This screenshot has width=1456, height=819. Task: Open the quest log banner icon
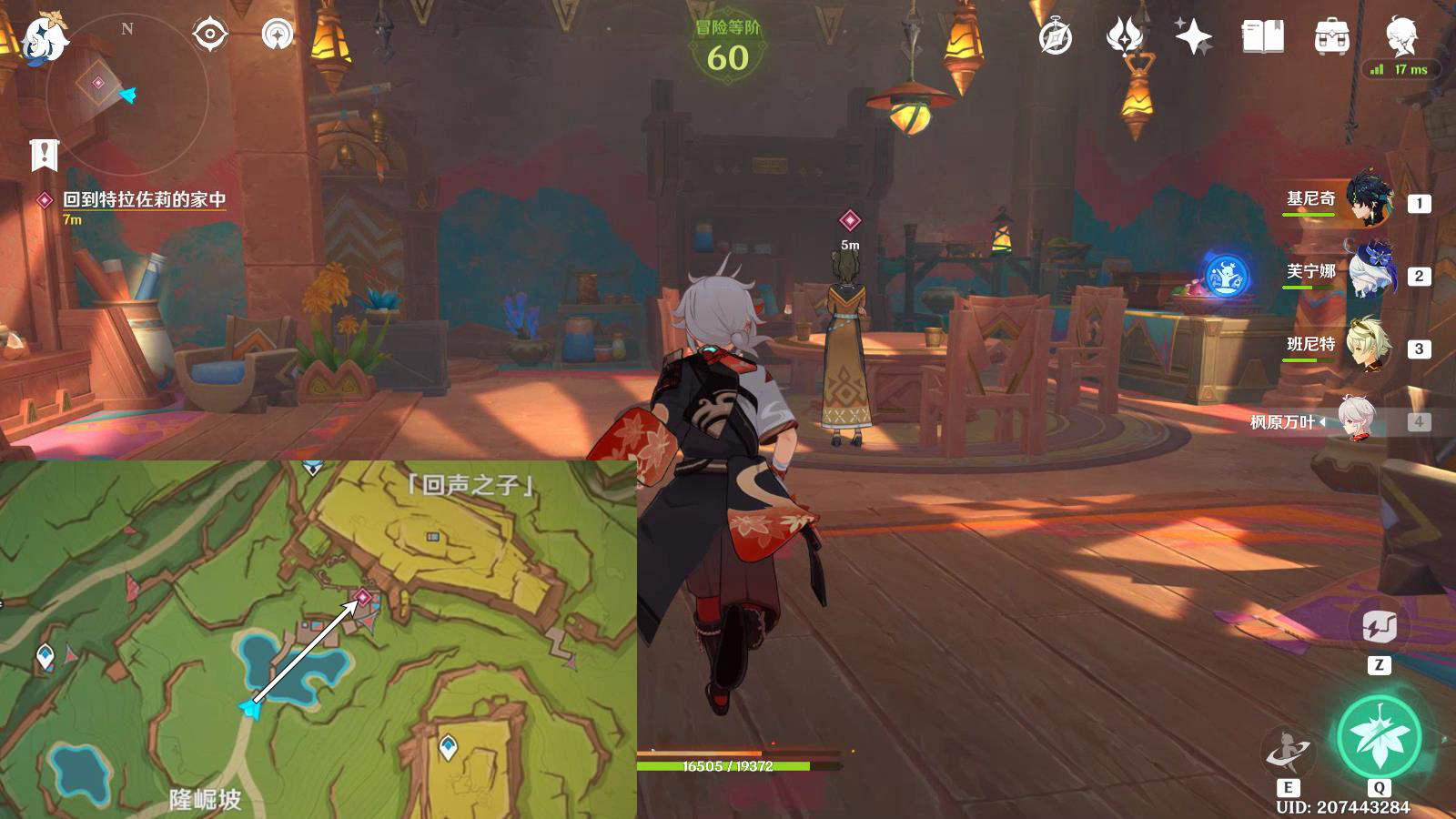tap(44, 155)
